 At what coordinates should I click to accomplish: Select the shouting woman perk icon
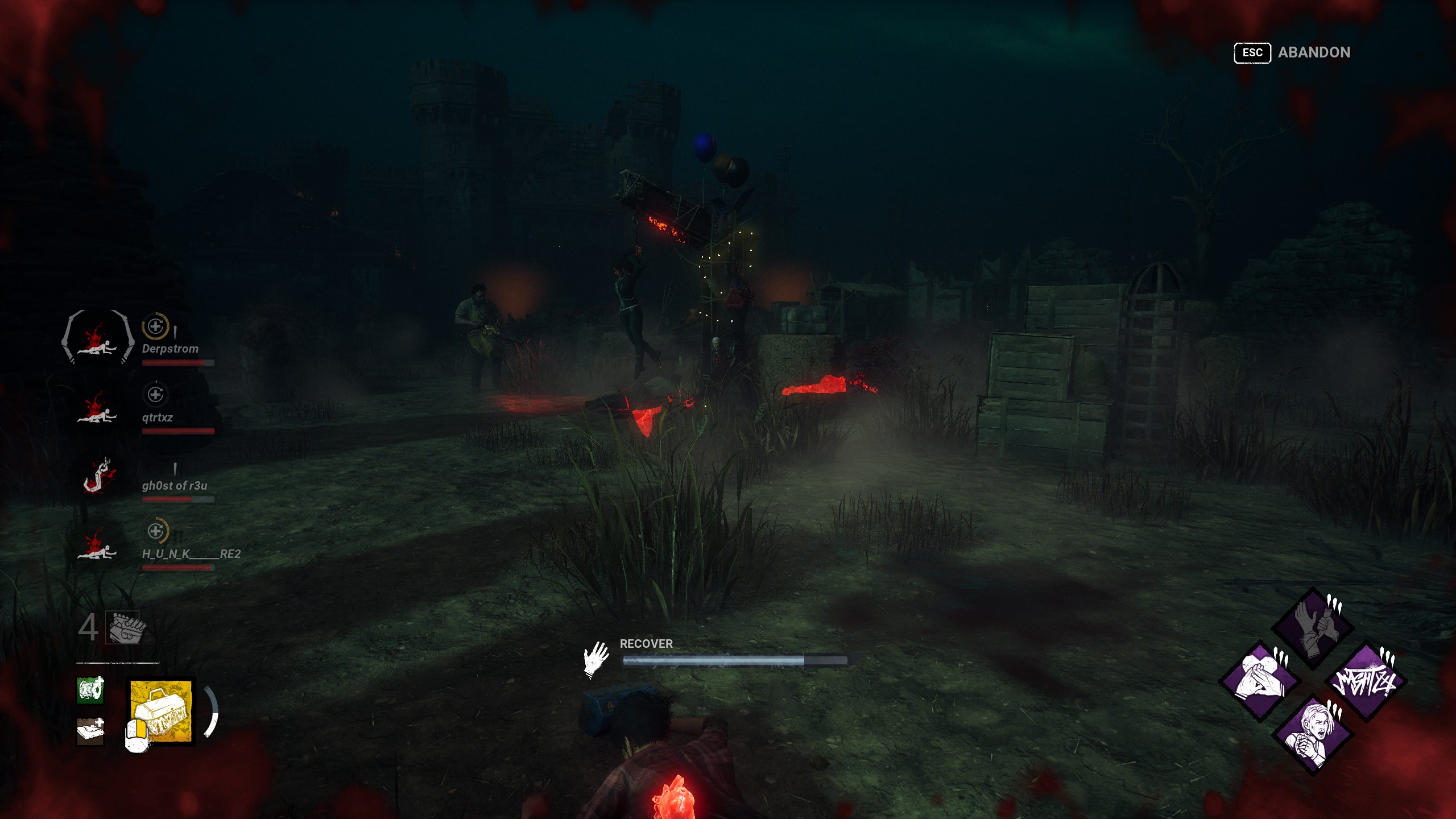1313,734
